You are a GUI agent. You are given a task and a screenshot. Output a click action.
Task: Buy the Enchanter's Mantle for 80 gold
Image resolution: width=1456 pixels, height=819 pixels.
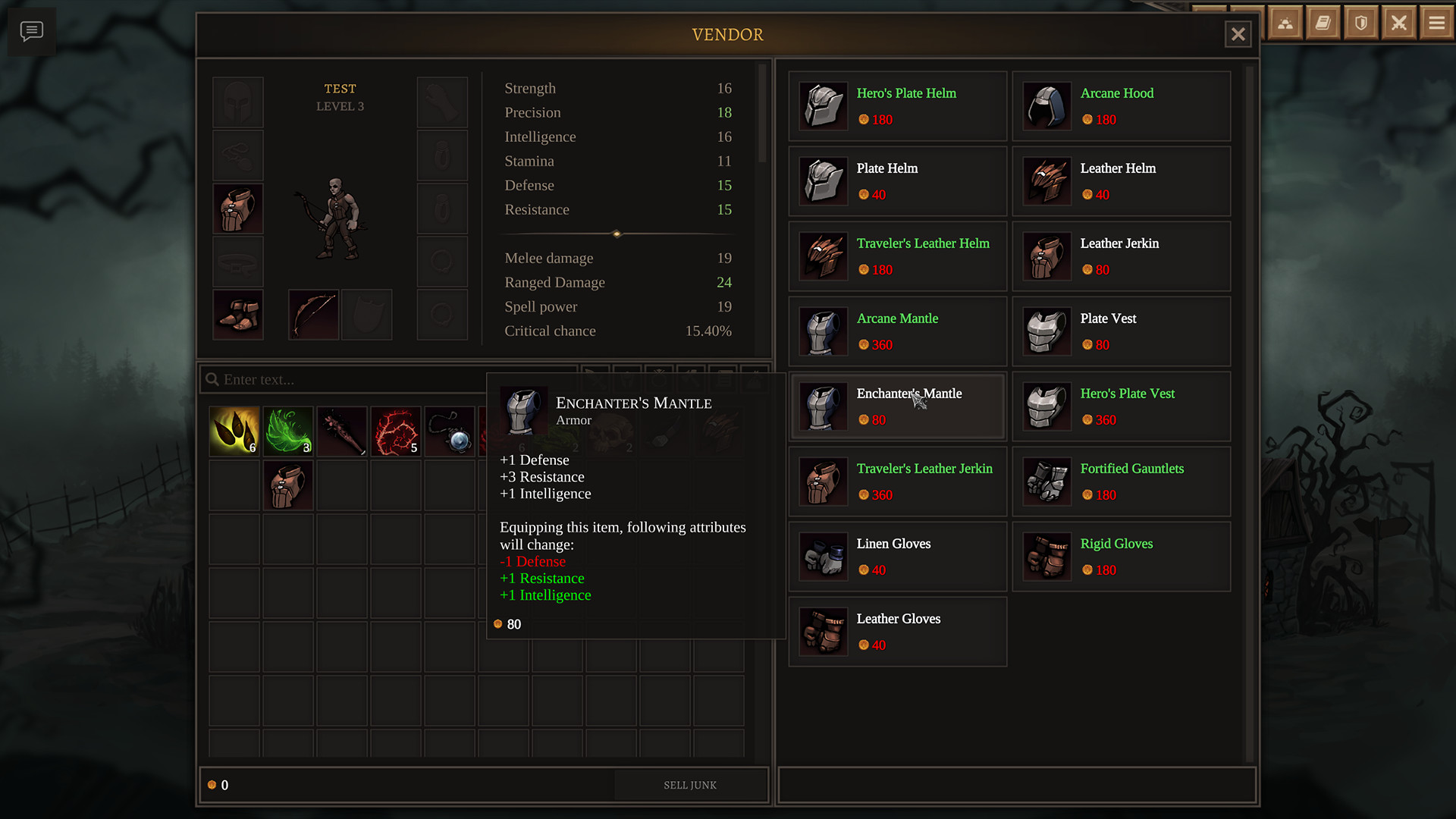pyautogui.click(x=897, y=406)
